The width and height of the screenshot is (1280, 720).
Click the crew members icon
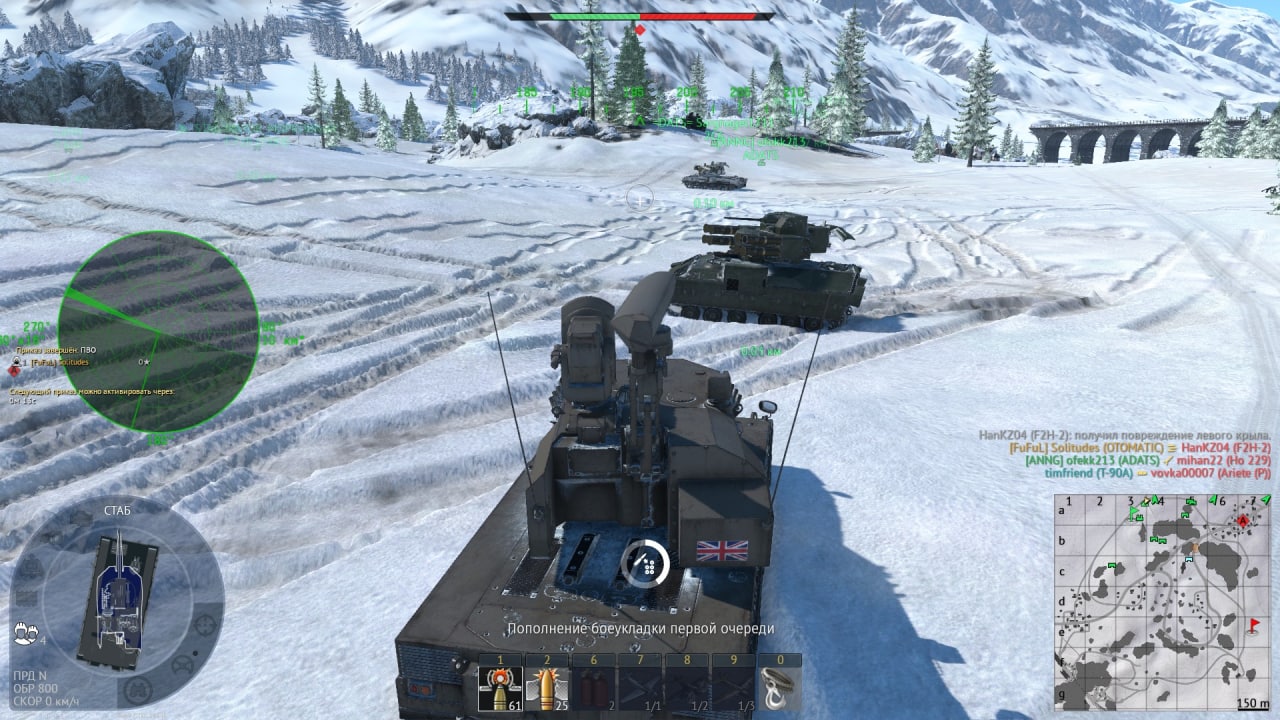pyautogui.click(x=25, y=632)
